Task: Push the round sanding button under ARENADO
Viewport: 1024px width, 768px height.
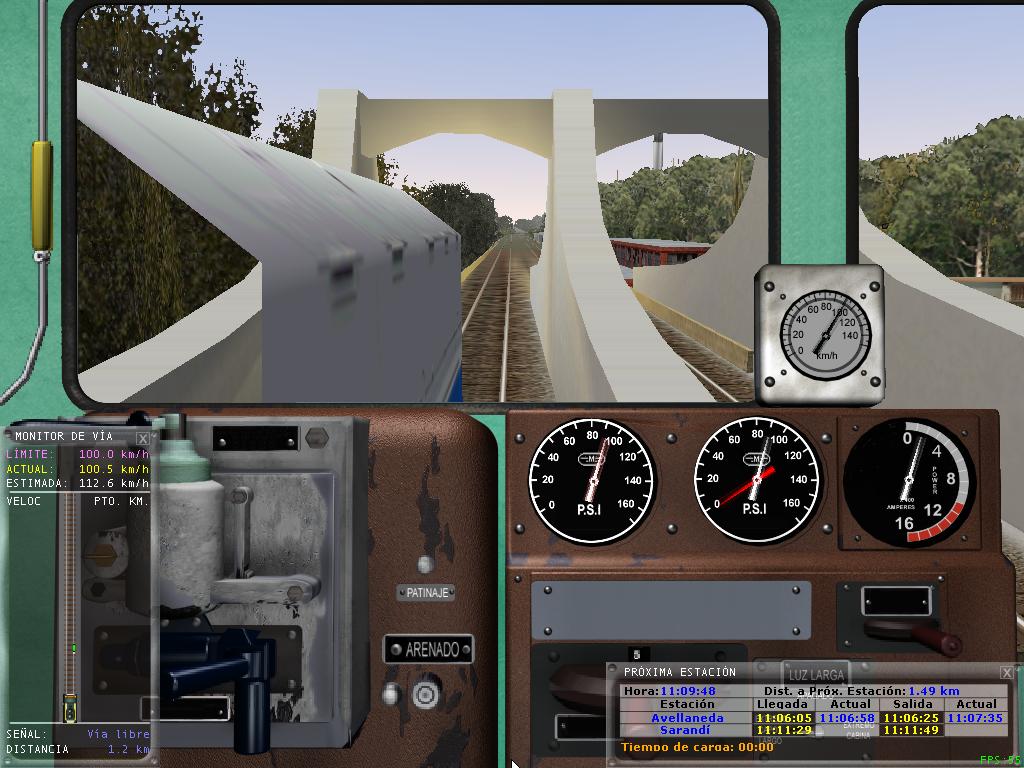Action: click(427, 693)
